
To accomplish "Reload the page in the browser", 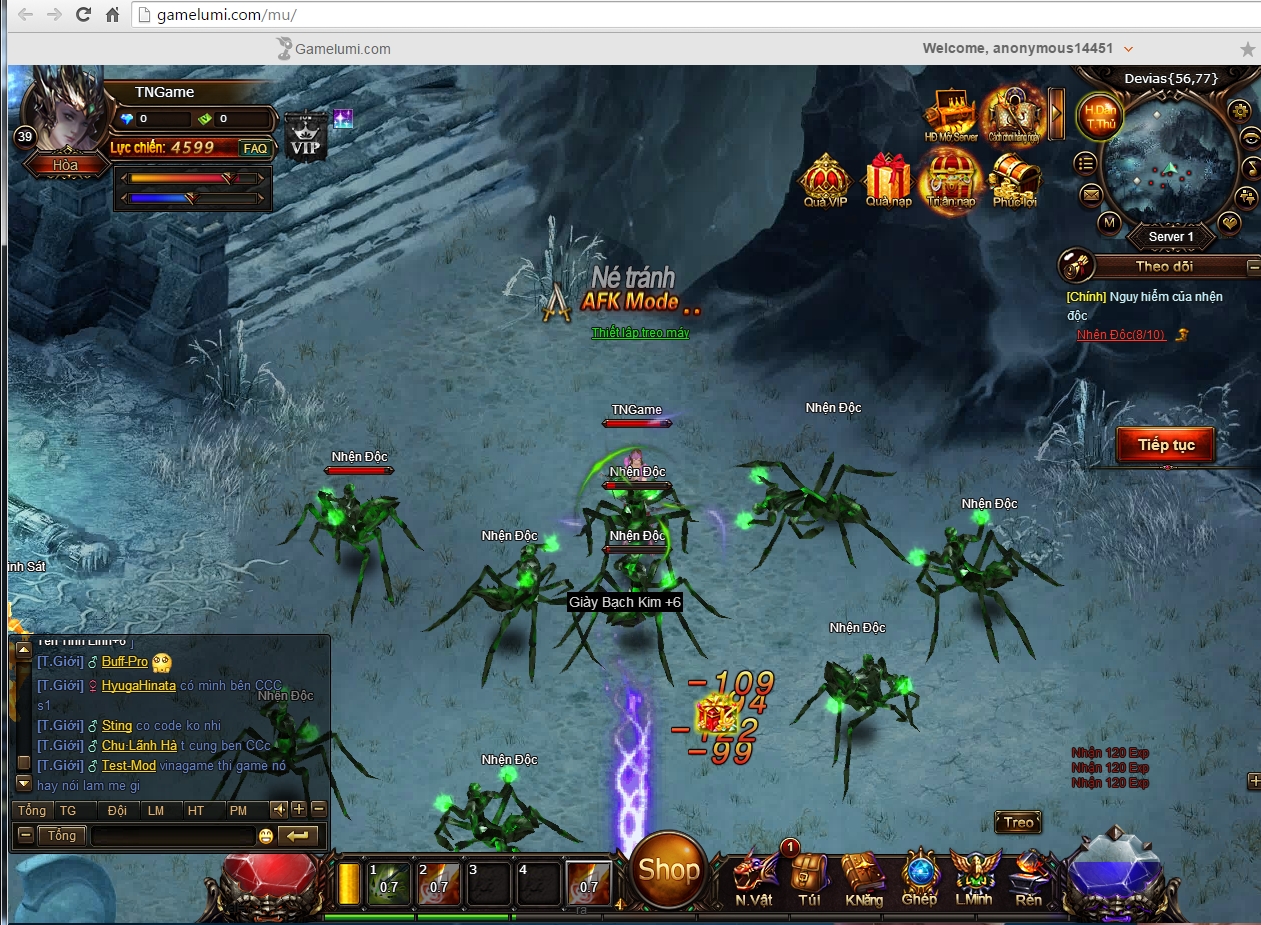I will click(83, 15).
